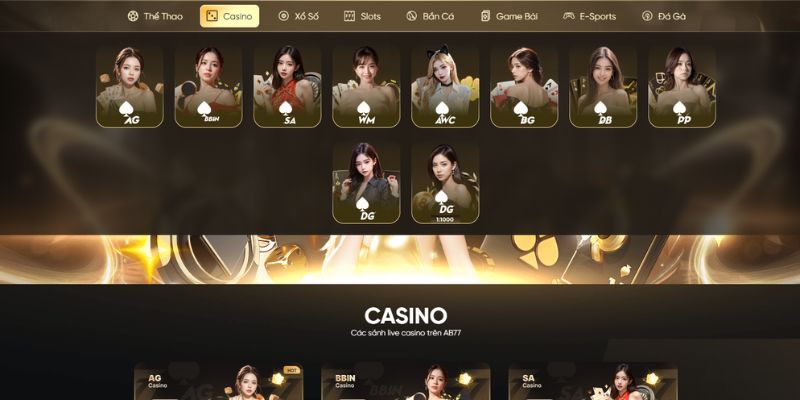Open the Đá Gà tab
Screen dimensions: 800x400
pos(663,16)
